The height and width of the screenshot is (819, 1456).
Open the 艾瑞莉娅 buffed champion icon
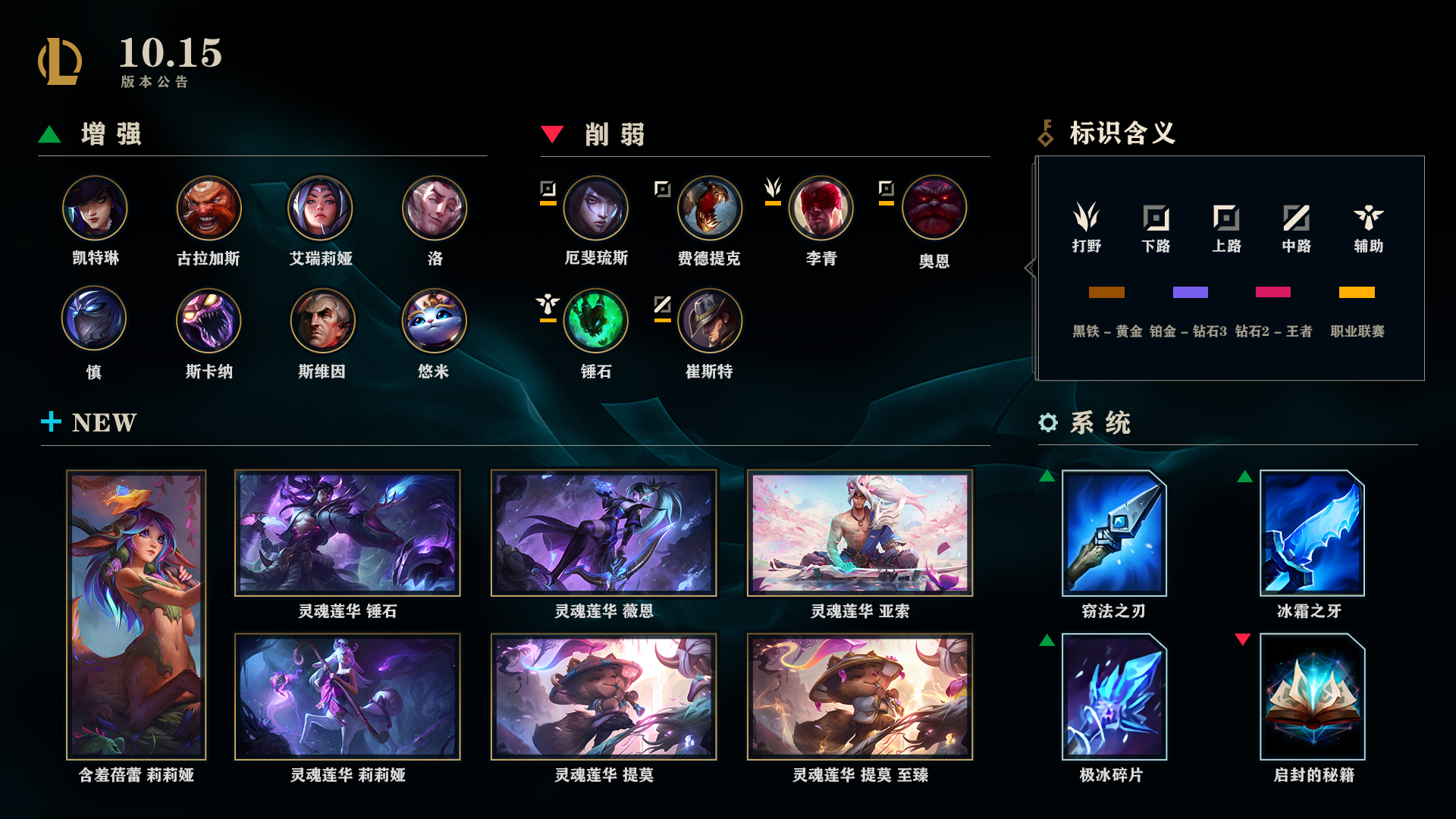click(x=322, y=207)
